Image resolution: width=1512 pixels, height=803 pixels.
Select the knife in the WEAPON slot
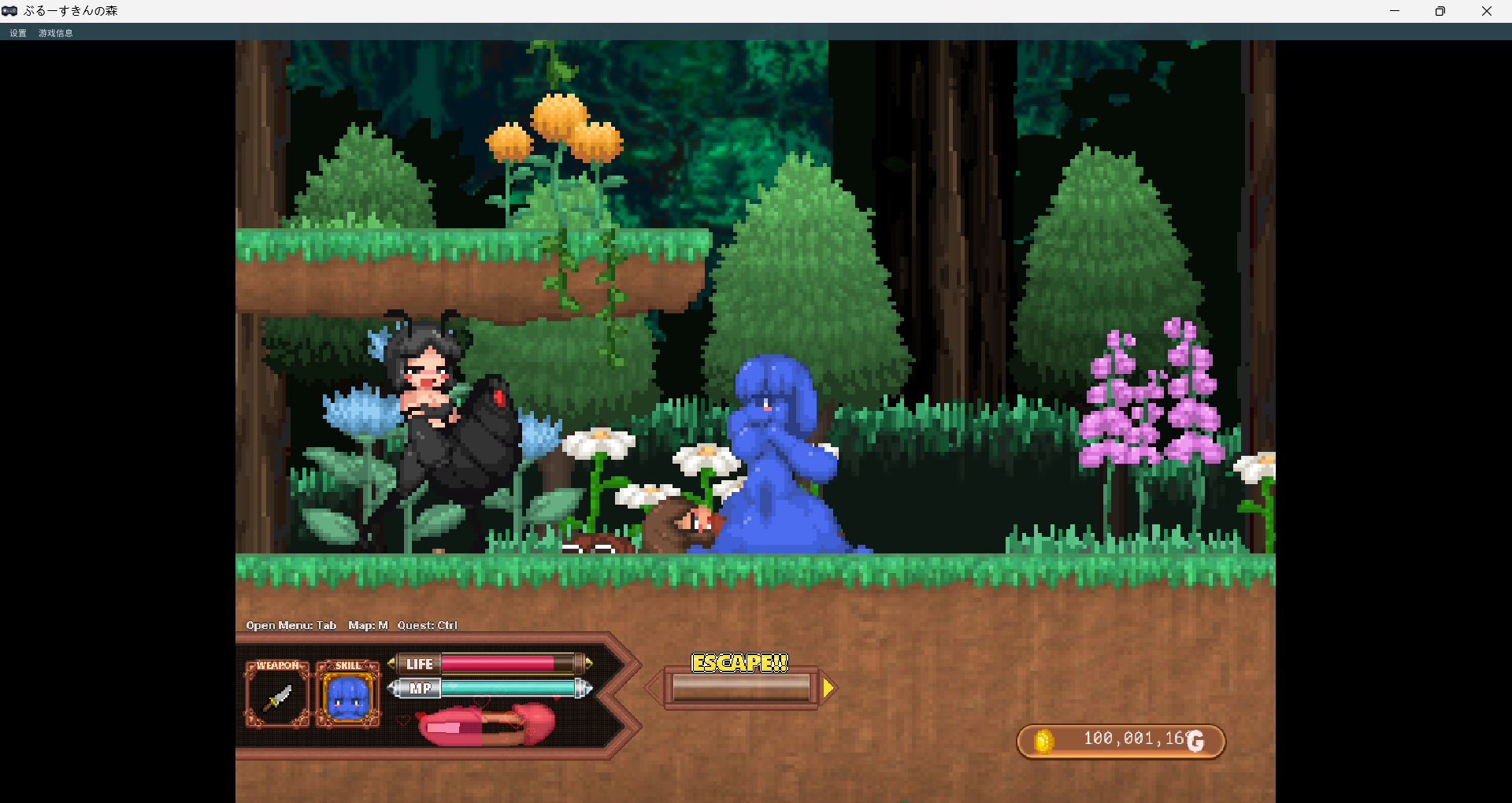click(277, 696)
